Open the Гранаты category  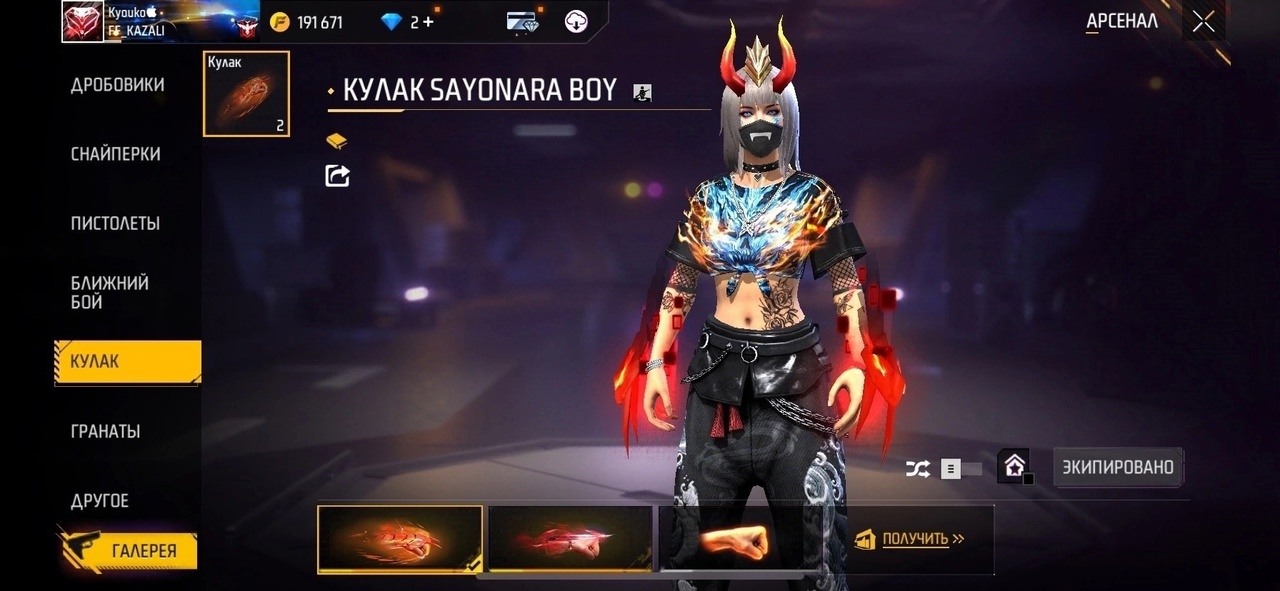105,431
